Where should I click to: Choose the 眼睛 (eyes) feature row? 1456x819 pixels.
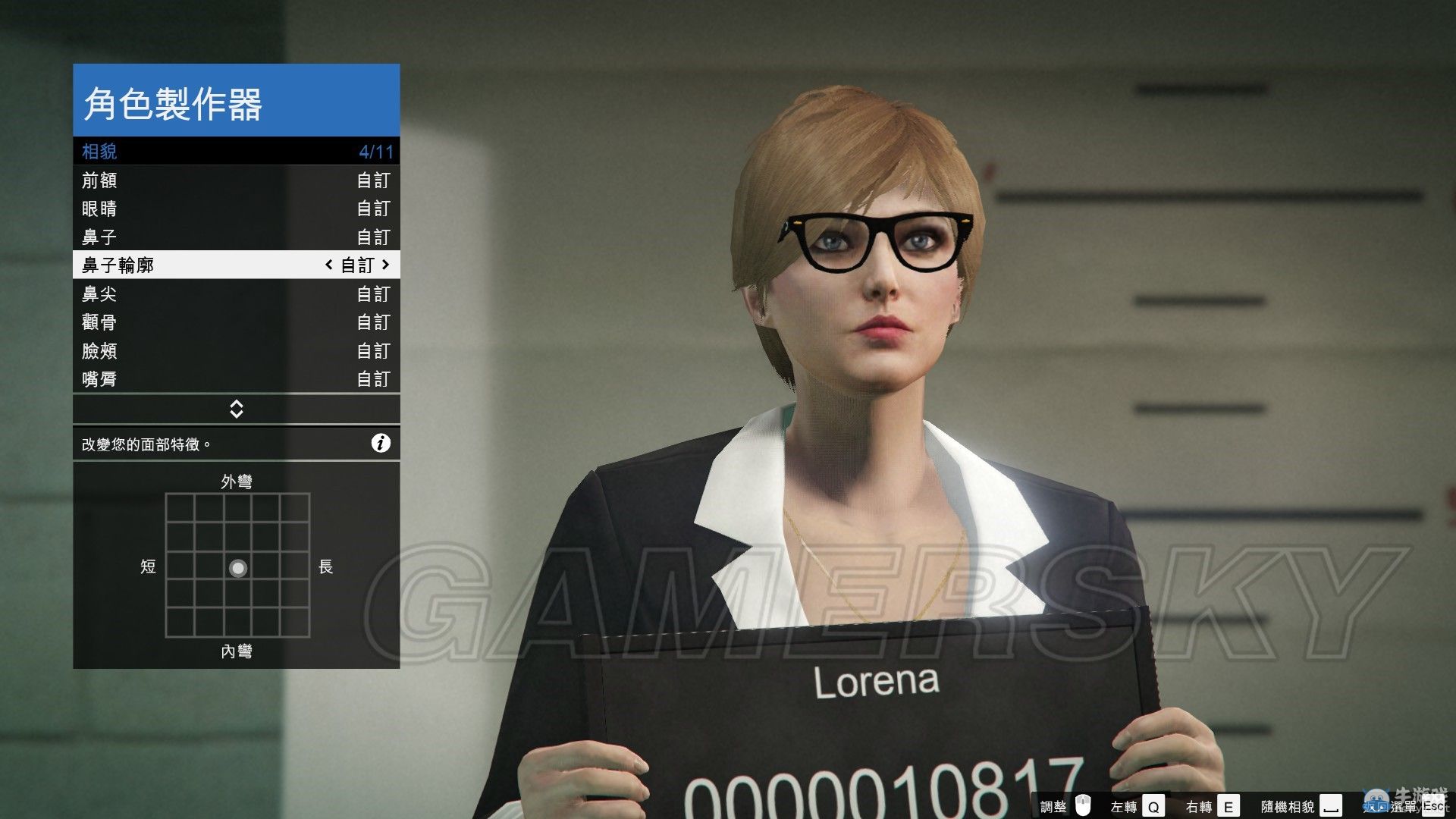(236, 209)
